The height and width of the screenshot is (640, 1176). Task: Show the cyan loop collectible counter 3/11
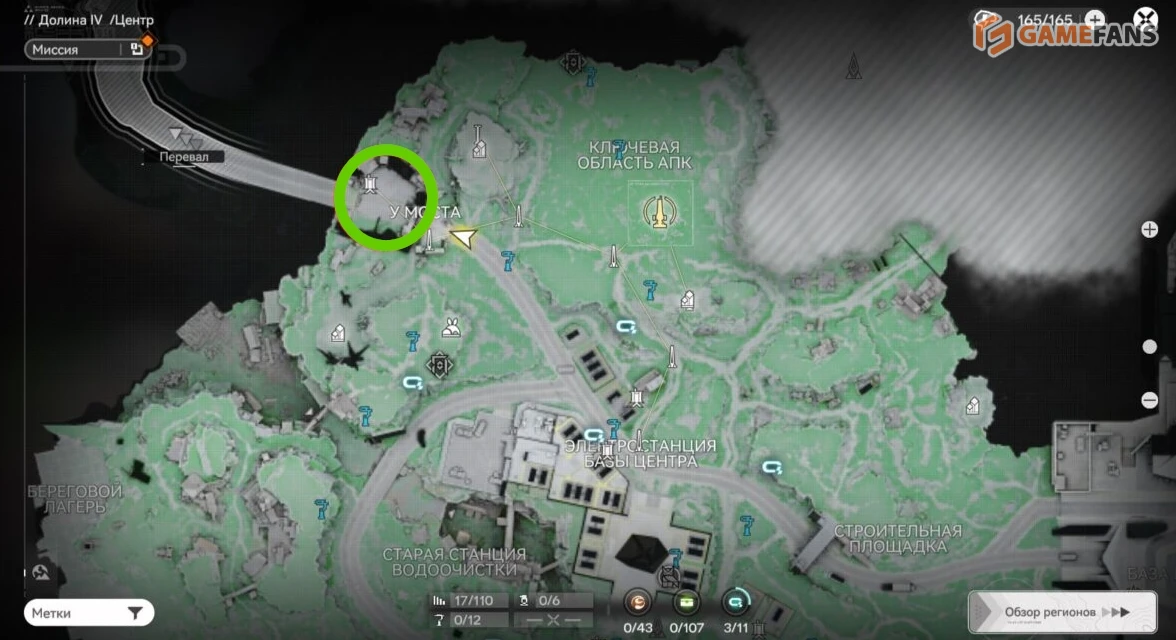pos(735,602)
